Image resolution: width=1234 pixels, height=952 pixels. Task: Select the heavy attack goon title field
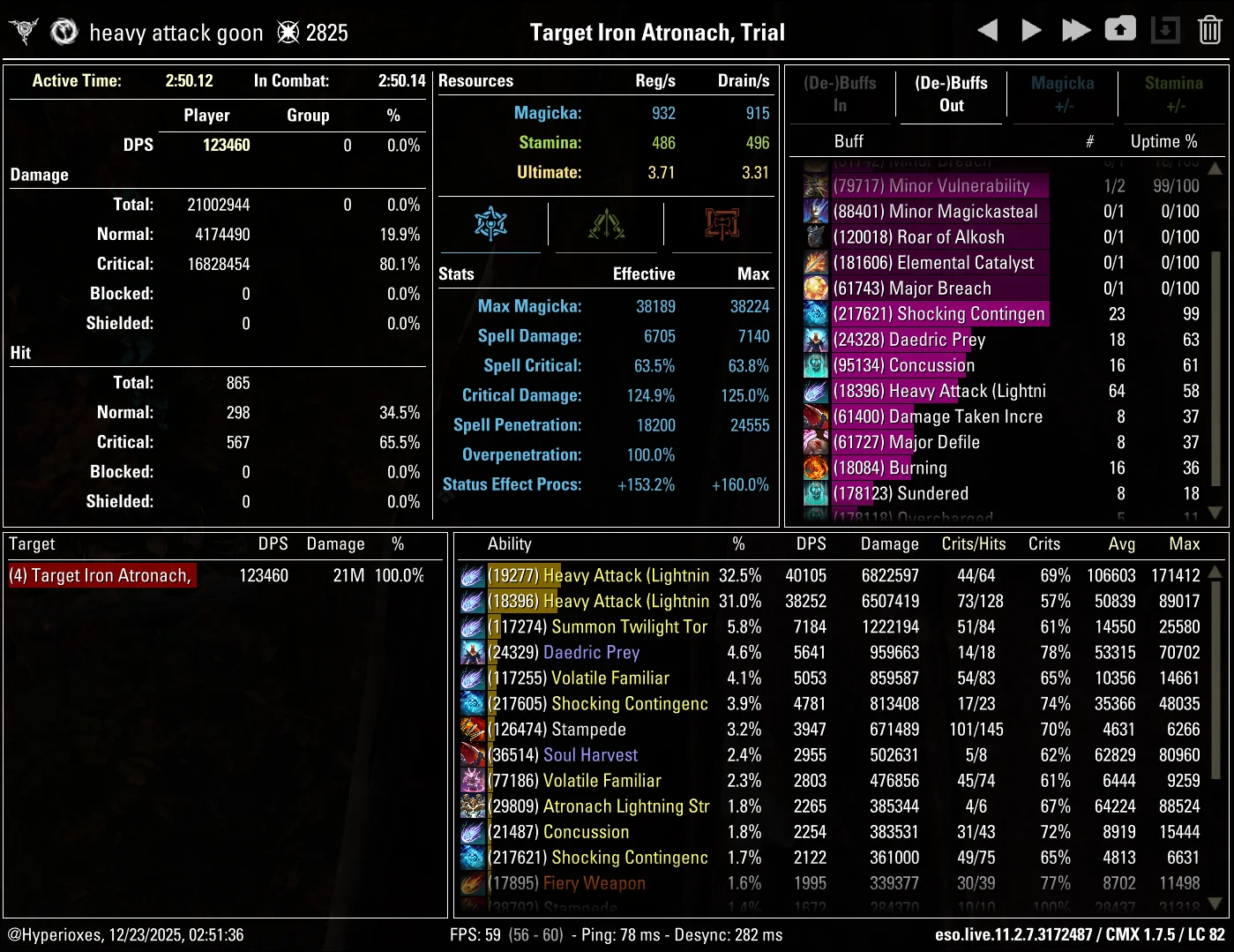click(176, 32)
